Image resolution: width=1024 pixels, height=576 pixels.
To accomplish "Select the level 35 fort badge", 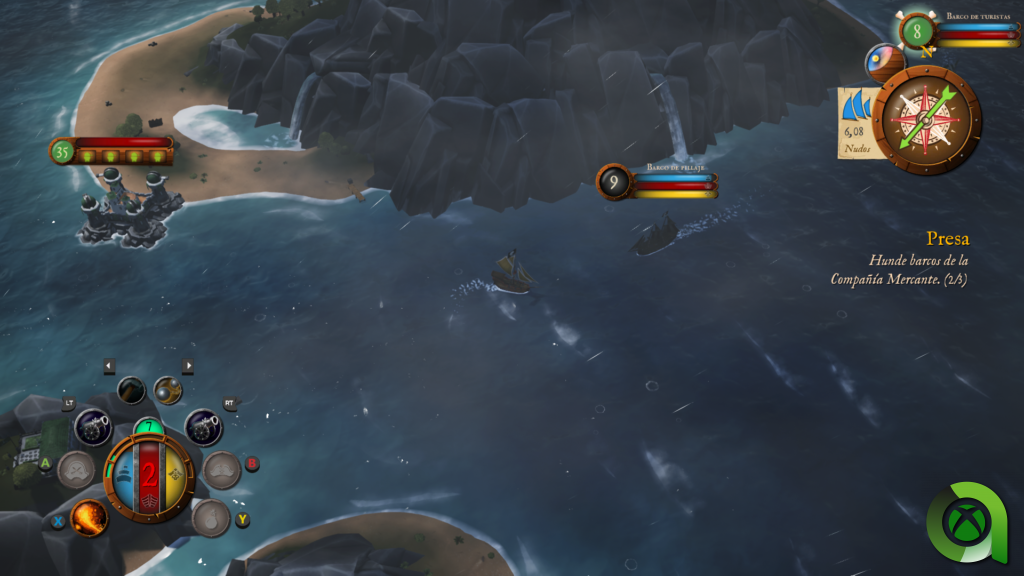I will coord(63,152).
